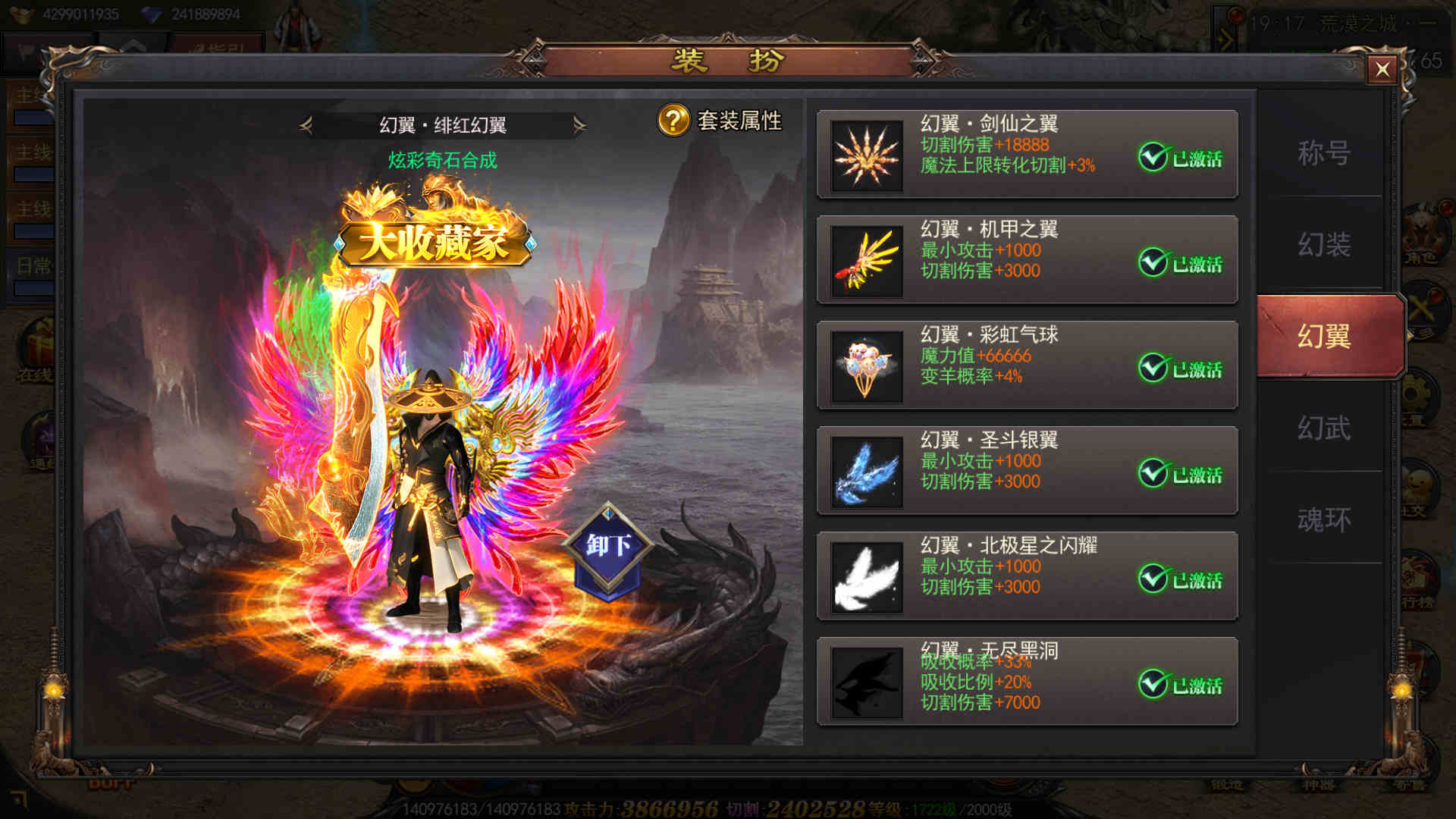Choose the 无尽黑洞 wing entry
The width and height of the screenshot is (1456, 819).
coord(1026,682)
